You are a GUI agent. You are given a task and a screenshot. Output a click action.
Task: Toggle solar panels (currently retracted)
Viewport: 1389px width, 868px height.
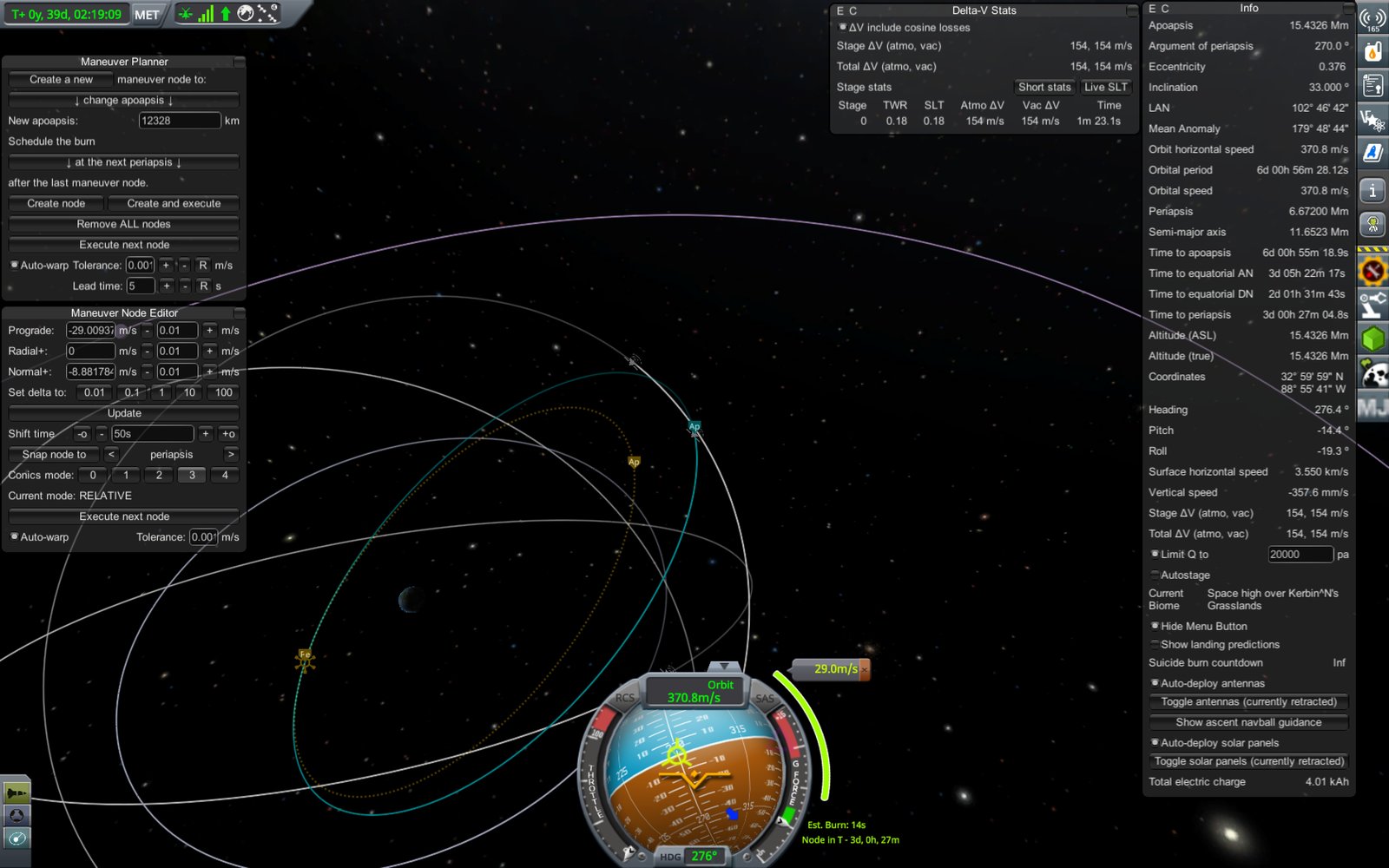point(1248,761)
